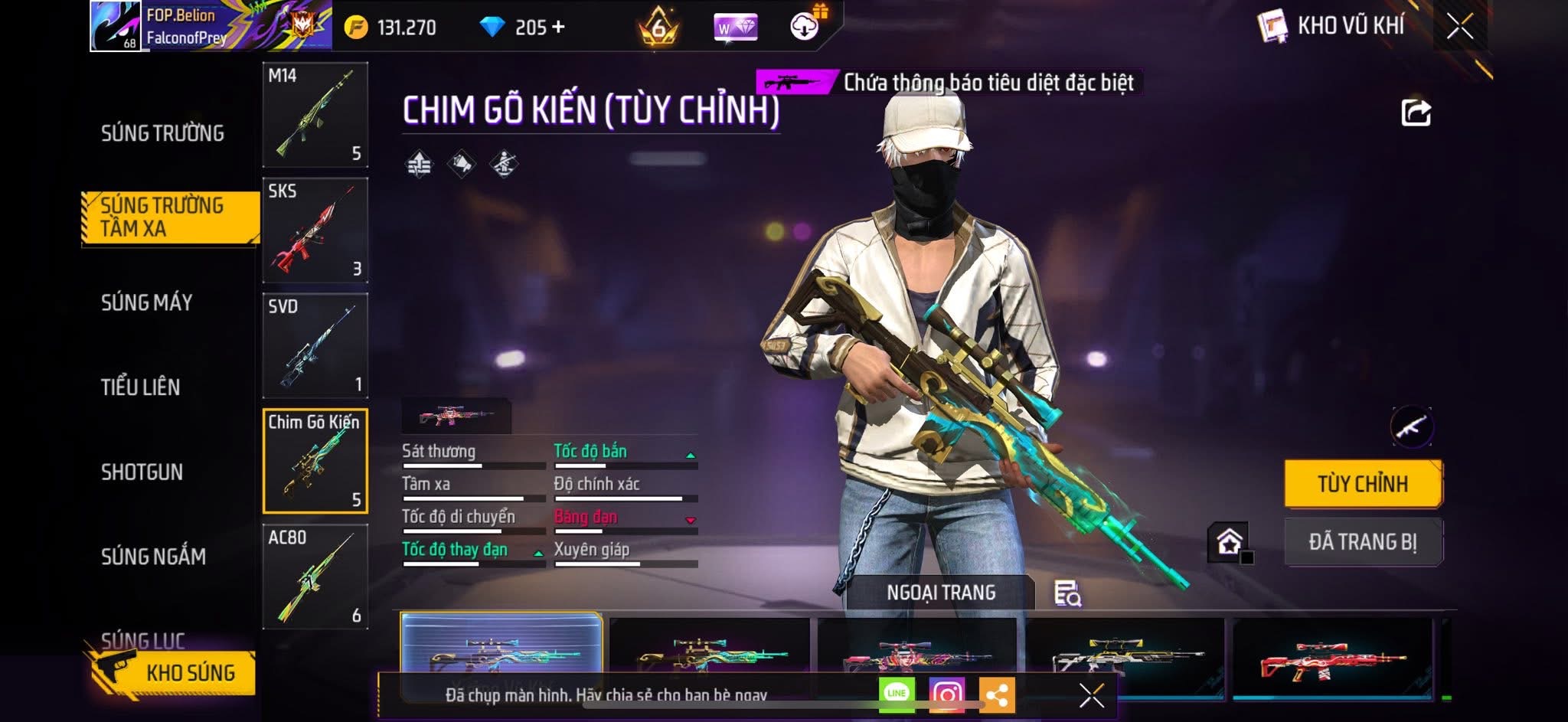Select the SÚNG TRƯỜNG category

click(x=162, y=133)
